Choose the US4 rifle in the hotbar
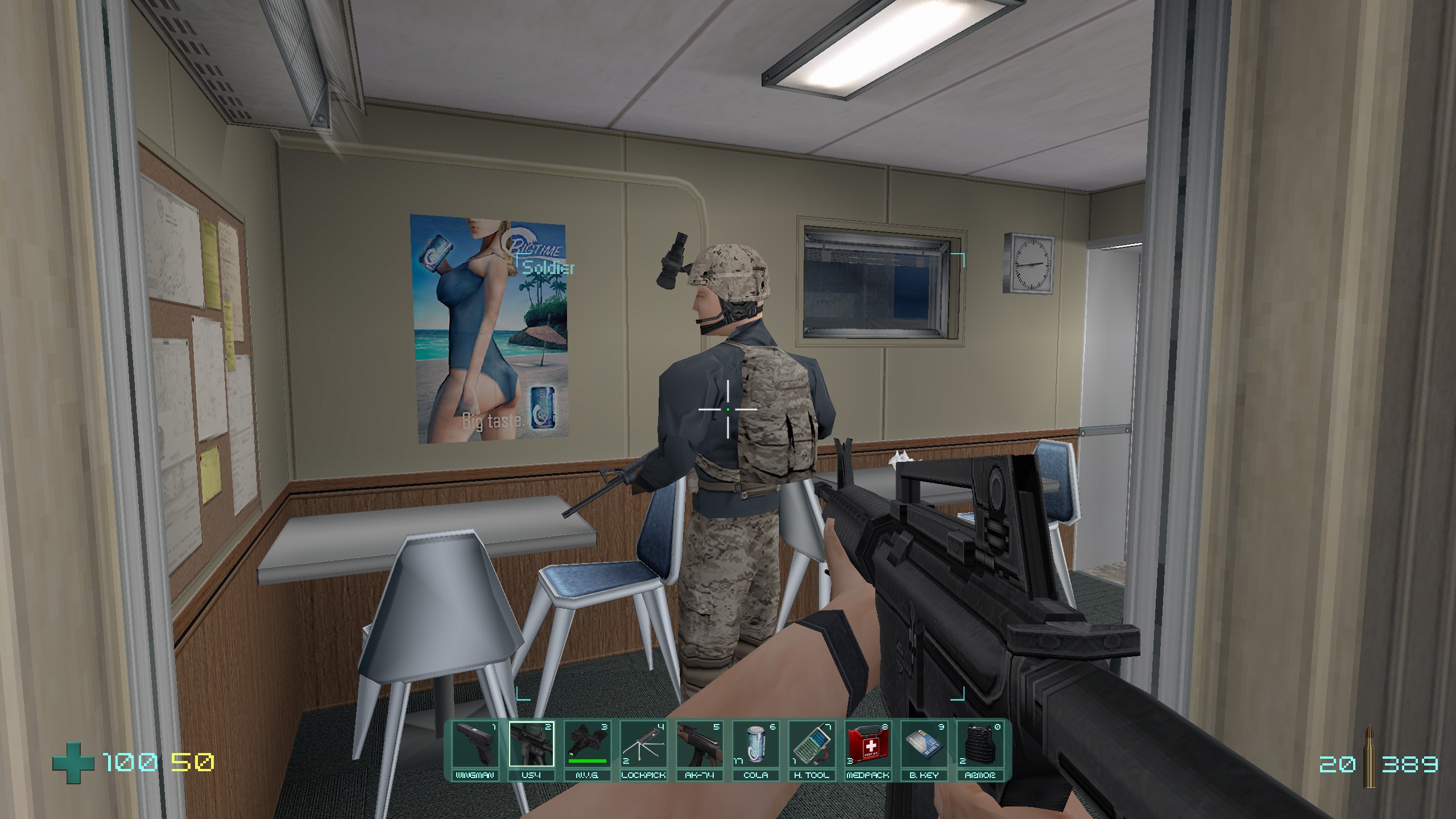 tap(531, 746)
